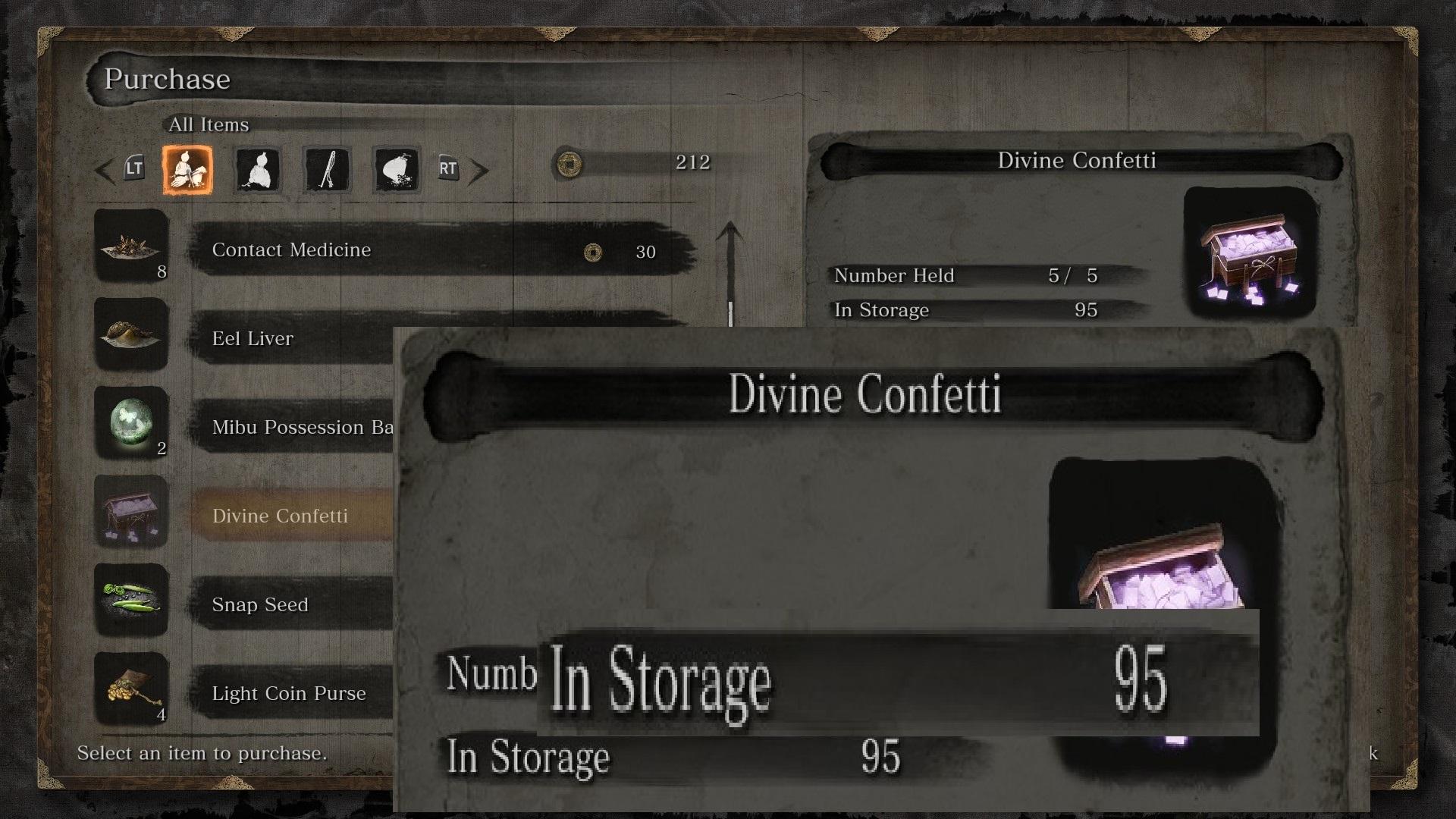1456x819 pixels.
Task: Select the highlighted consumables category icon
Action: pyautogui.click(x=188, y=168)
